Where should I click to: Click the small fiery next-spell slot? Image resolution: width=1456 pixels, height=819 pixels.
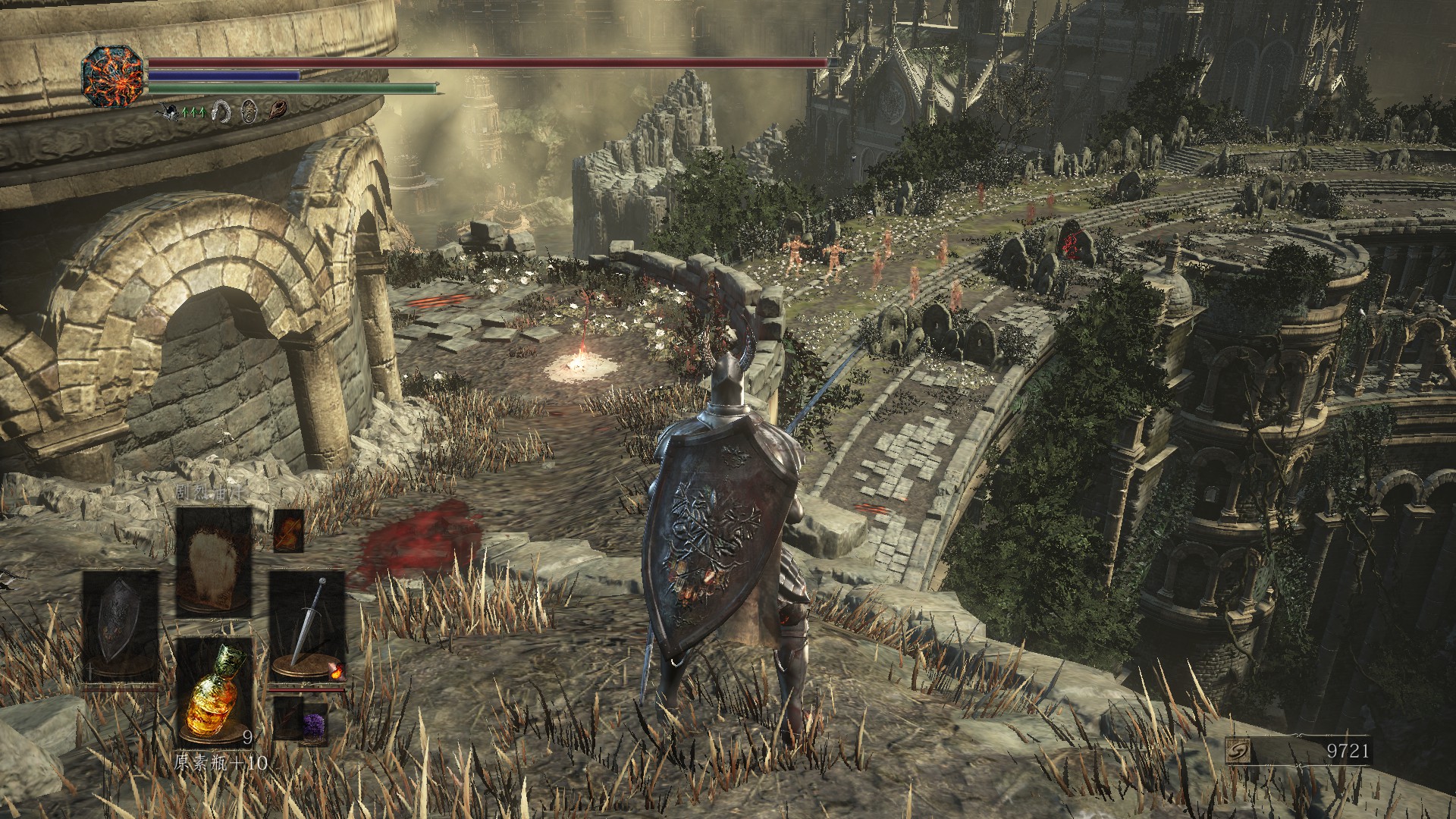(x=288, y=531)
